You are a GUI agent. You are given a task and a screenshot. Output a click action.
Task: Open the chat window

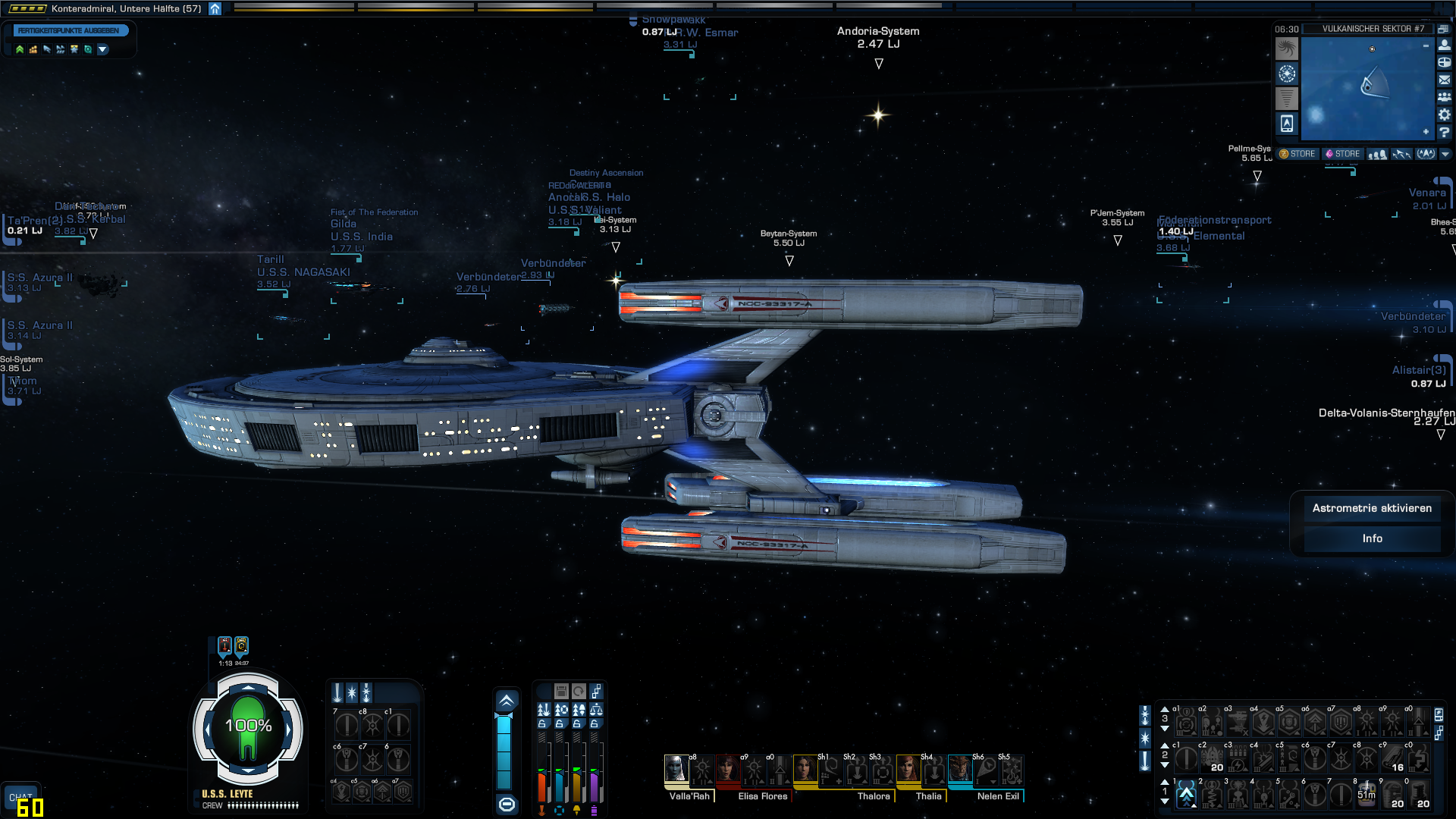coord(20,796)
